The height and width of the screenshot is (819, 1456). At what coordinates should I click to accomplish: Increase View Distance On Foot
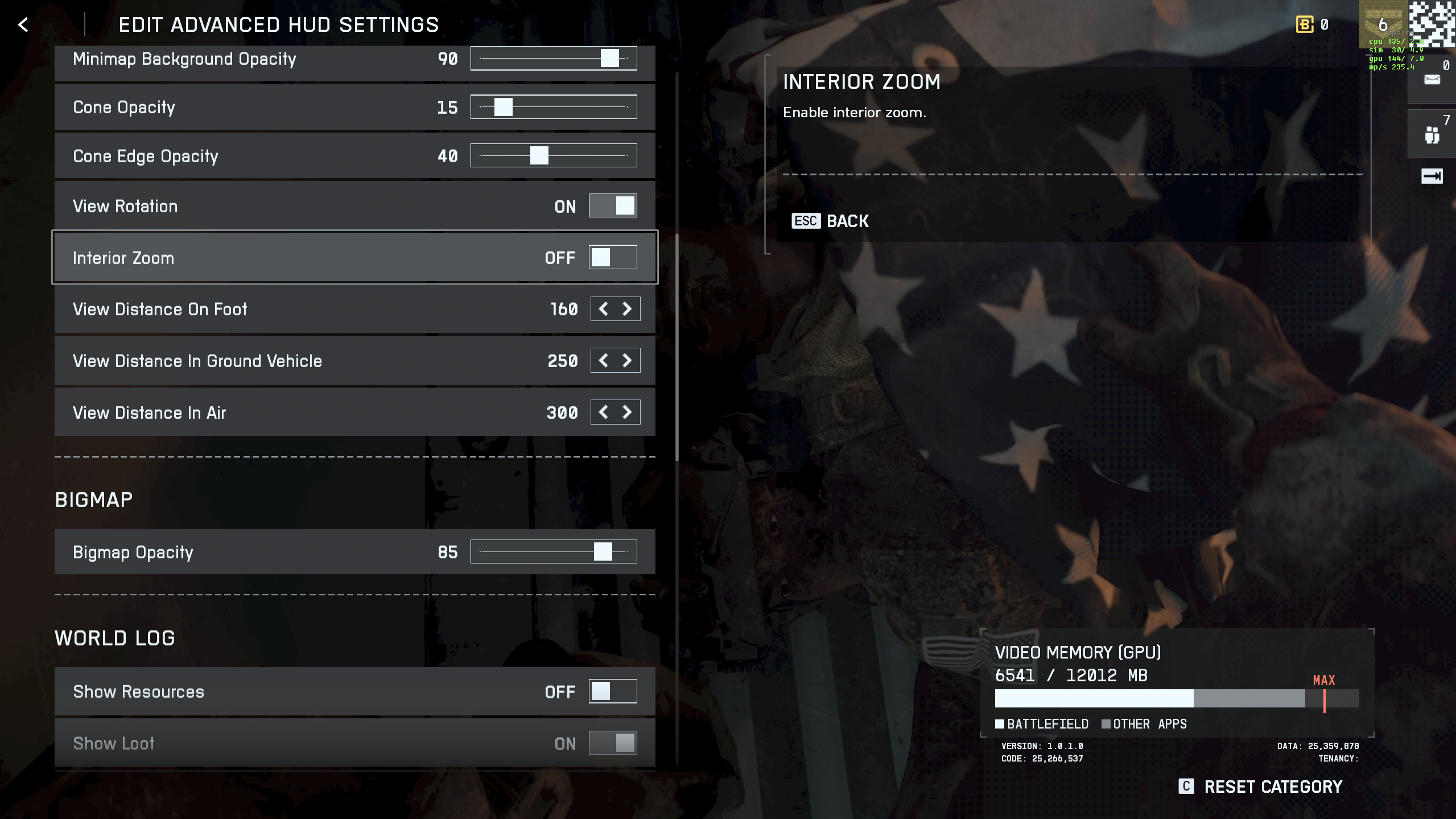[627, 309]
